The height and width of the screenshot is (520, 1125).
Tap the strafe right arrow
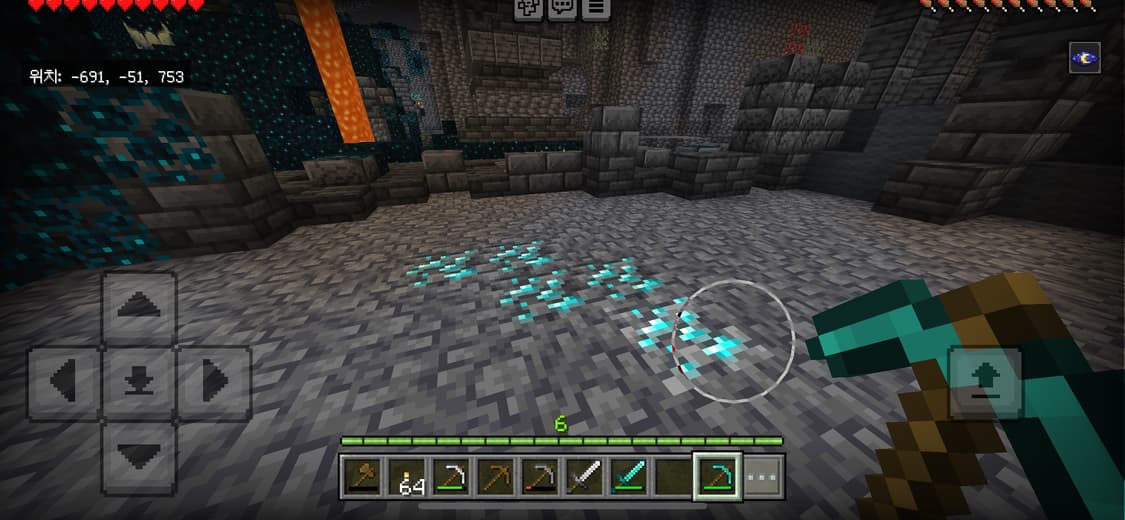[x=213, y=383]
